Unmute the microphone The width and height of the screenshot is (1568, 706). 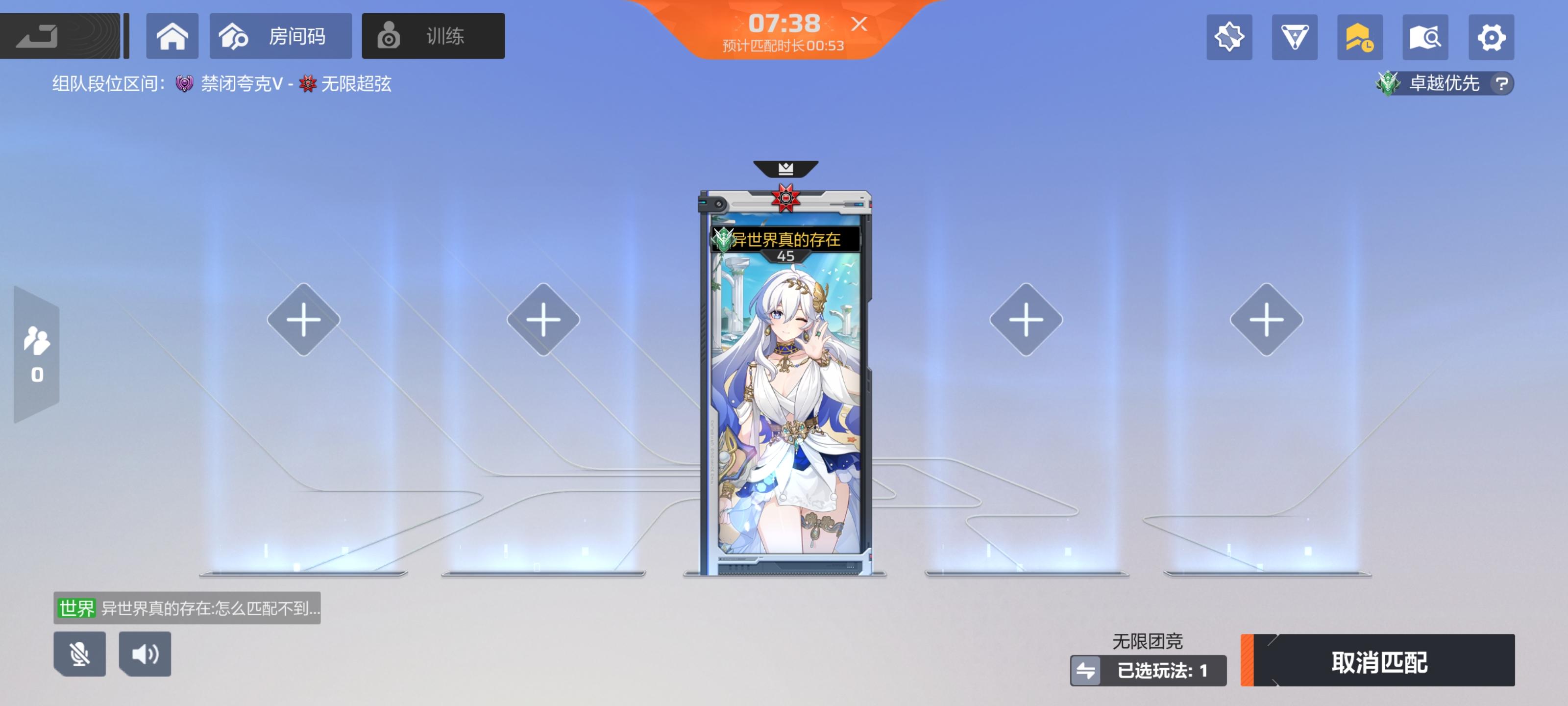point(81,654)
